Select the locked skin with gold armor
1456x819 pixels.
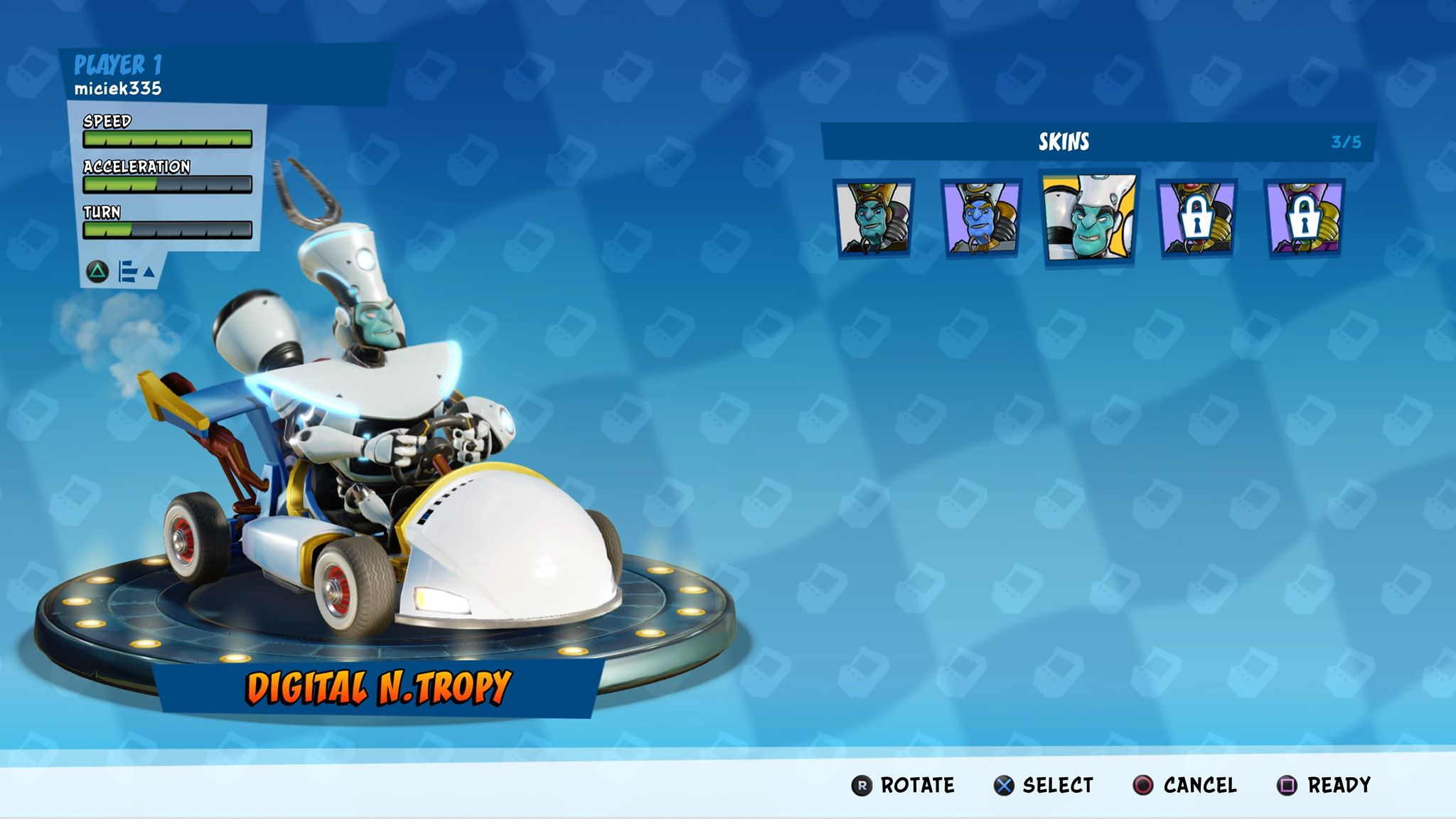[x=1197, y=218]
